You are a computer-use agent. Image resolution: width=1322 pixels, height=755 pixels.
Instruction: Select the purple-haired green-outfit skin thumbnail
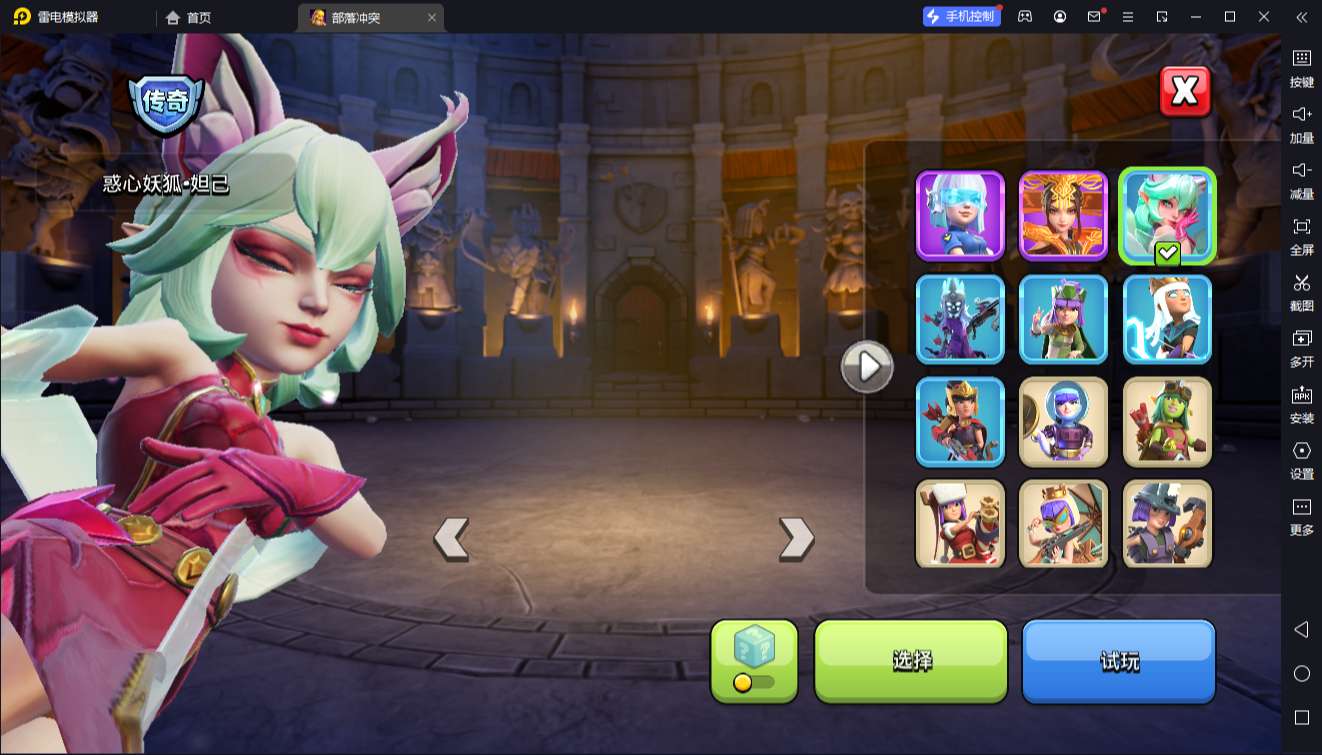click(x=1063, y=319)
